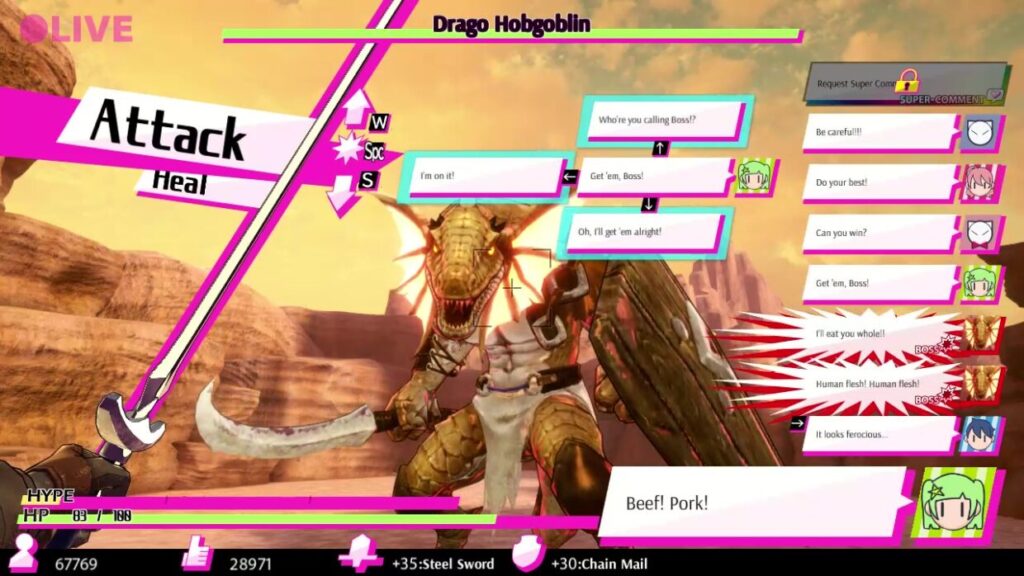This screenshot has width=1024, height=576.
Task: Choose the Heal command
Action: pos(180,182)
